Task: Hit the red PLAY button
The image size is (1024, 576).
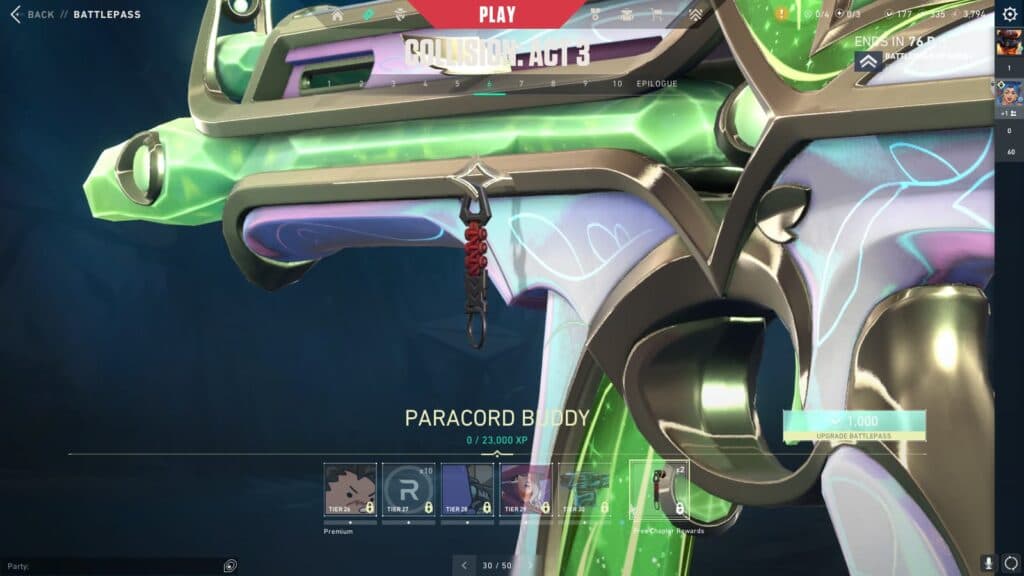Action: coord(497,14)
